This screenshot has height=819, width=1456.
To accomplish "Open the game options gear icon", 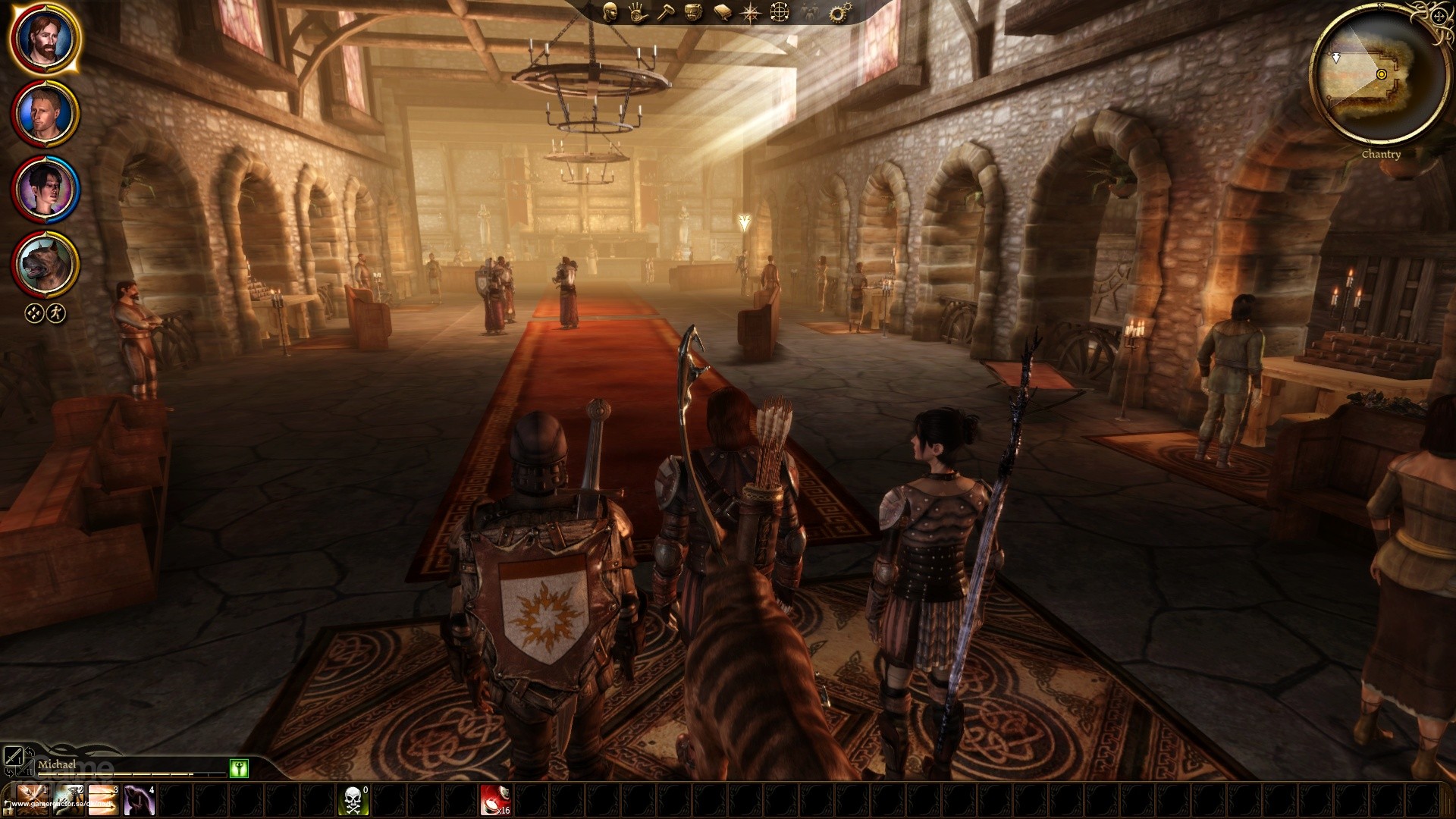I will point(839,13).
